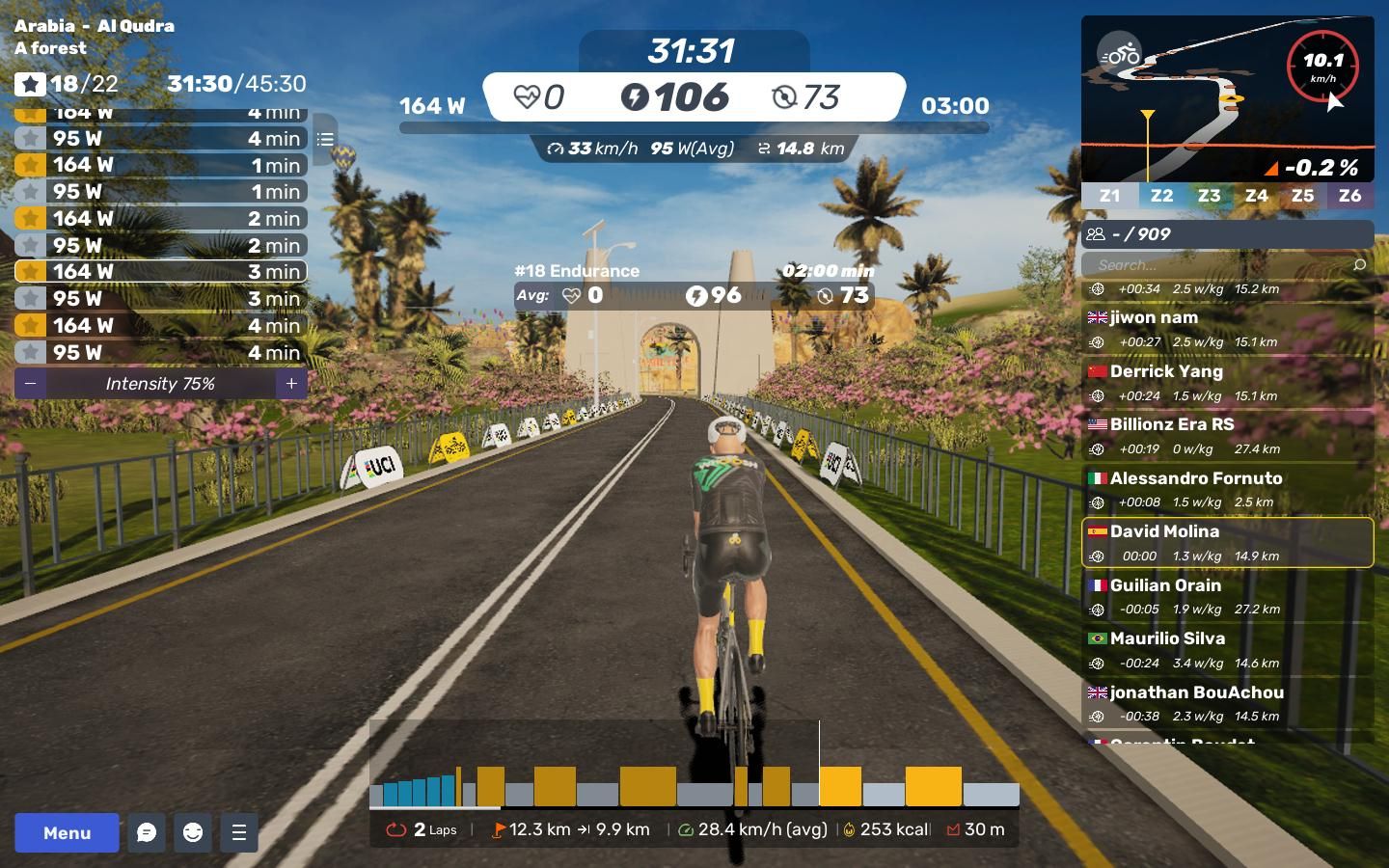Select rider Derrick Yang
The height and width of the screenshot is (868, 1389).
point(1227,382)
